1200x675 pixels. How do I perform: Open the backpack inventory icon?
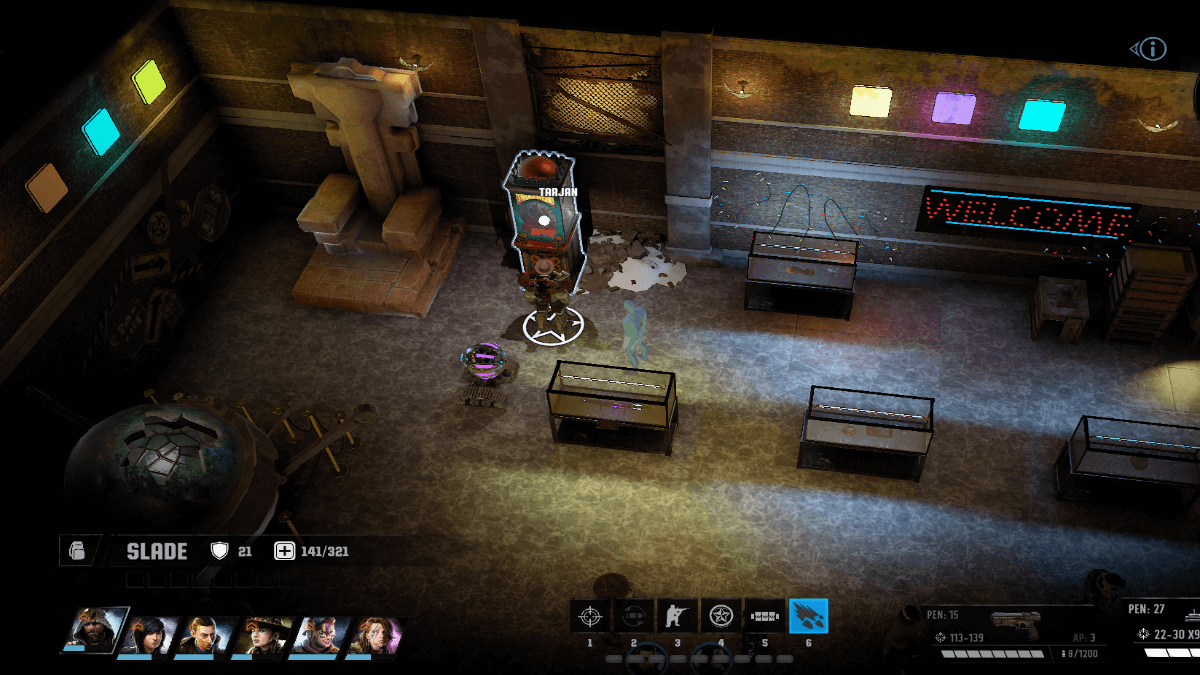pyautogui.click(x=78, y=551)
